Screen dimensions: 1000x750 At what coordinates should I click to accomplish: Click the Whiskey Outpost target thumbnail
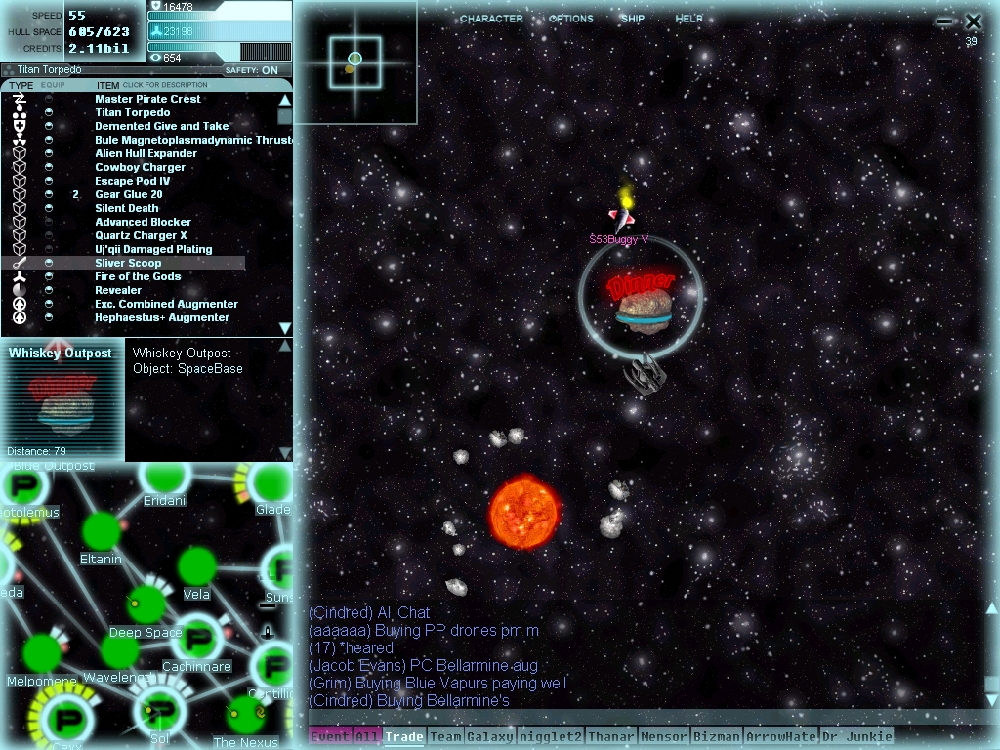[62, 400]
